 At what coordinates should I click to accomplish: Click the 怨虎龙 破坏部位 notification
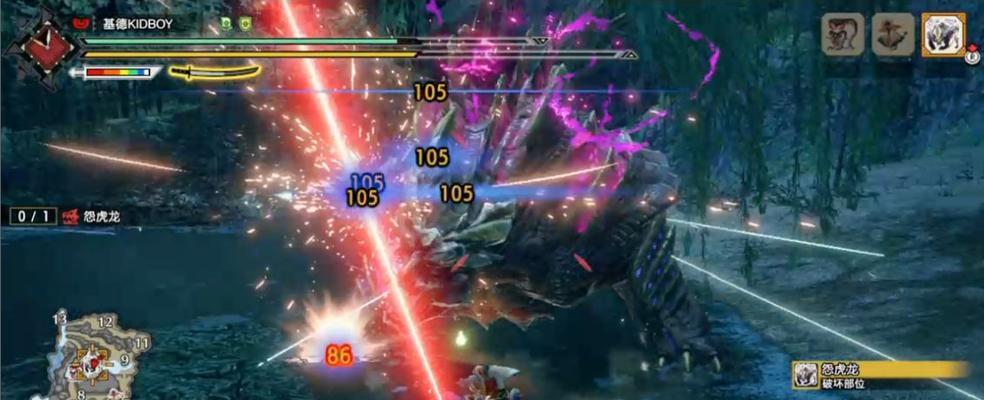pos(880,376)
